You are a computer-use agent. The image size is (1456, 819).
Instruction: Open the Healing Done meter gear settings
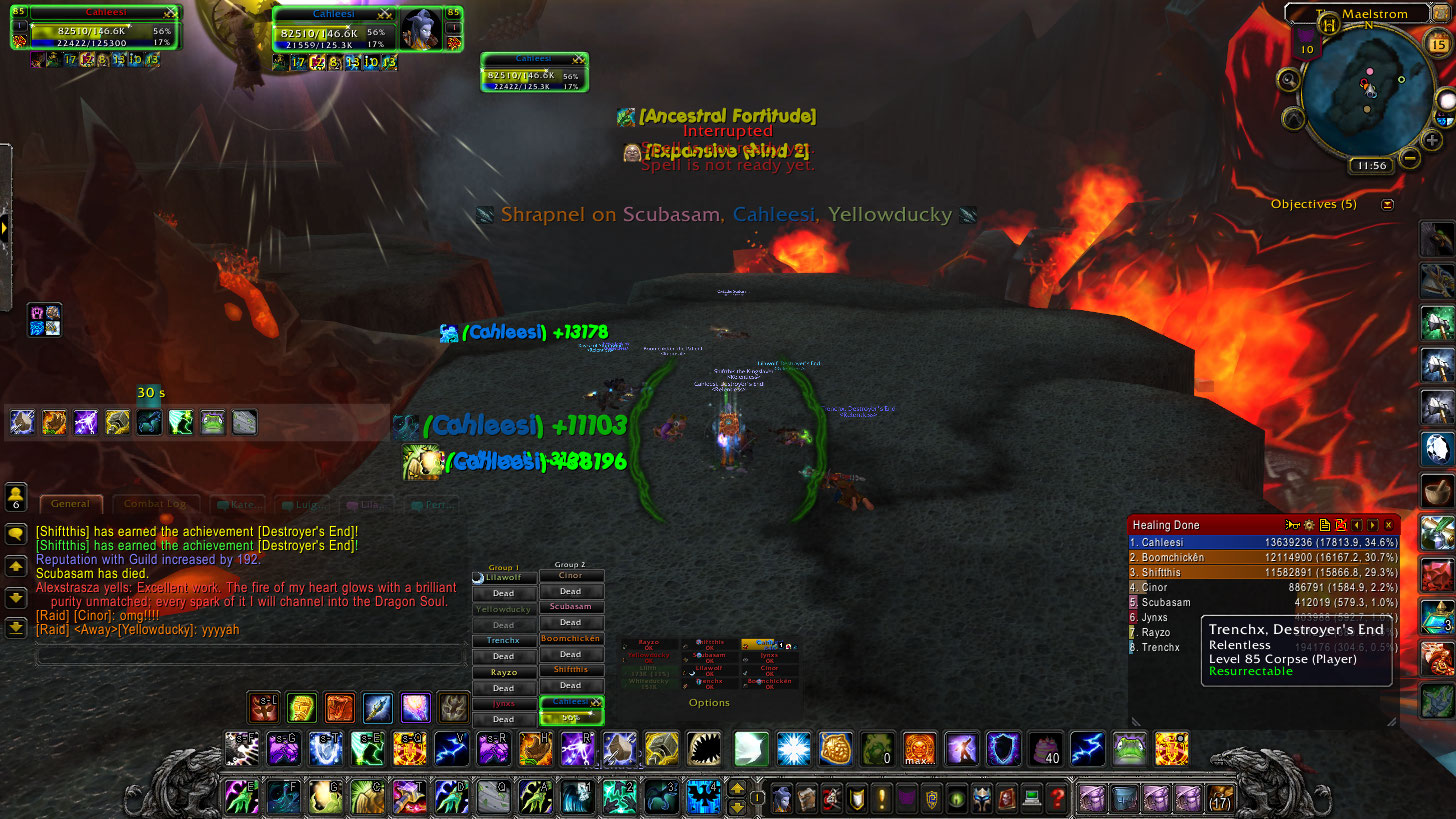(1308, 525)
